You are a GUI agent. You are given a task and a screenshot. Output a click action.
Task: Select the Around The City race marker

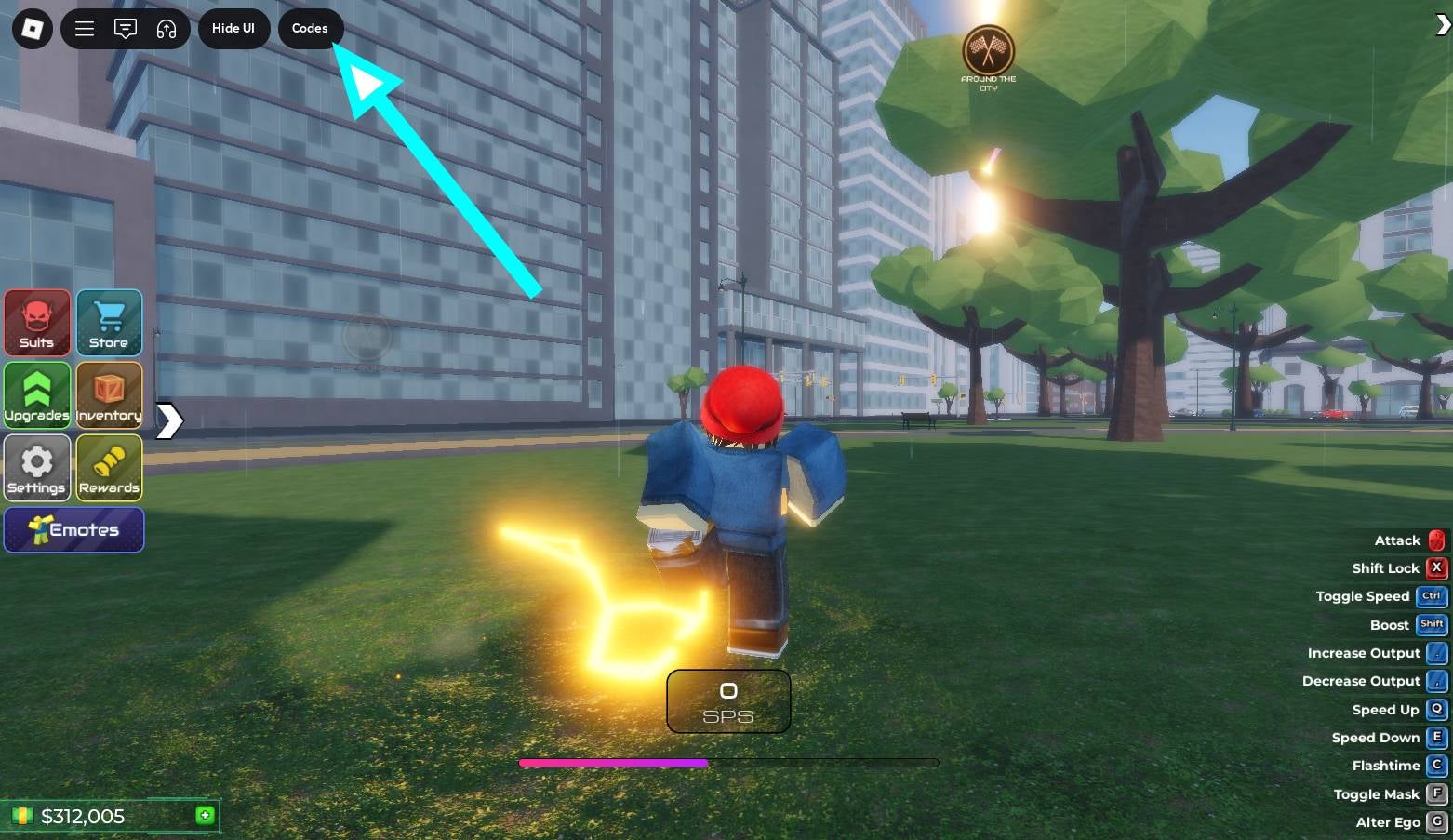pyautogui.click(x=988, y=51)
